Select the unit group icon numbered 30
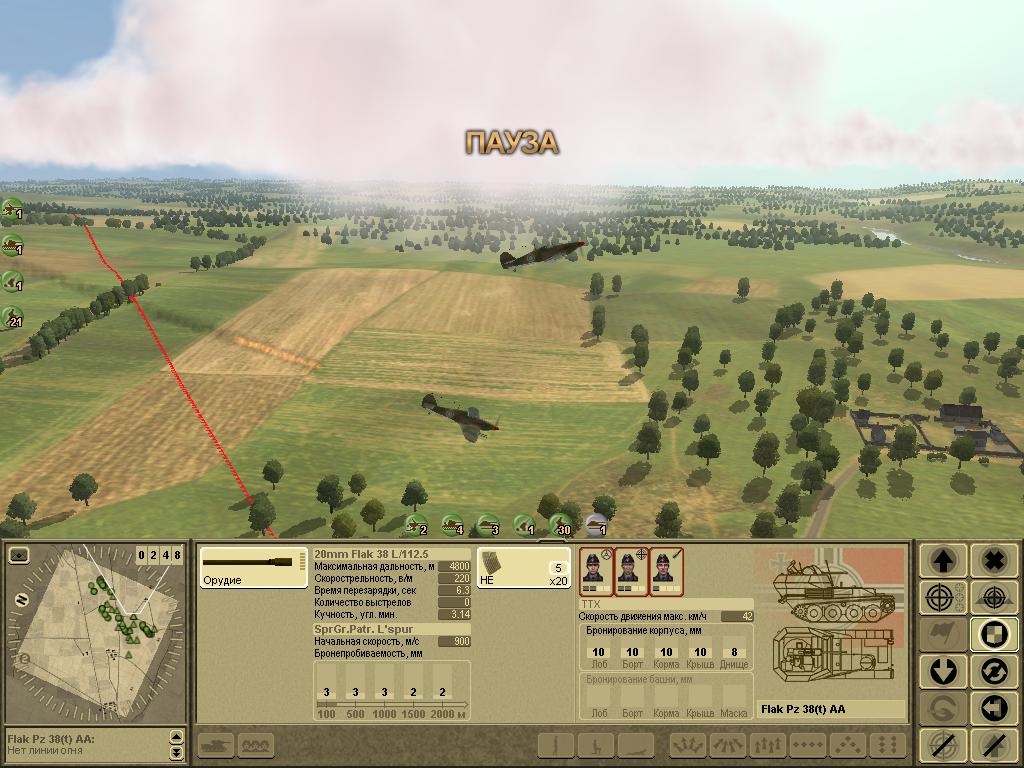The height and width of the screenshot is (768, 1024). 562,525
